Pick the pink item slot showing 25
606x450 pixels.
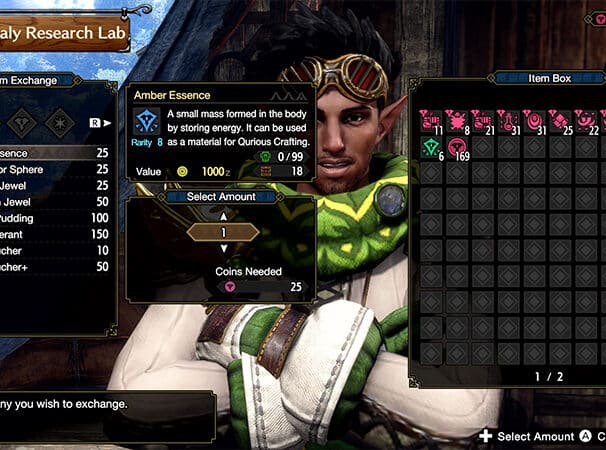tap(560, 122)
